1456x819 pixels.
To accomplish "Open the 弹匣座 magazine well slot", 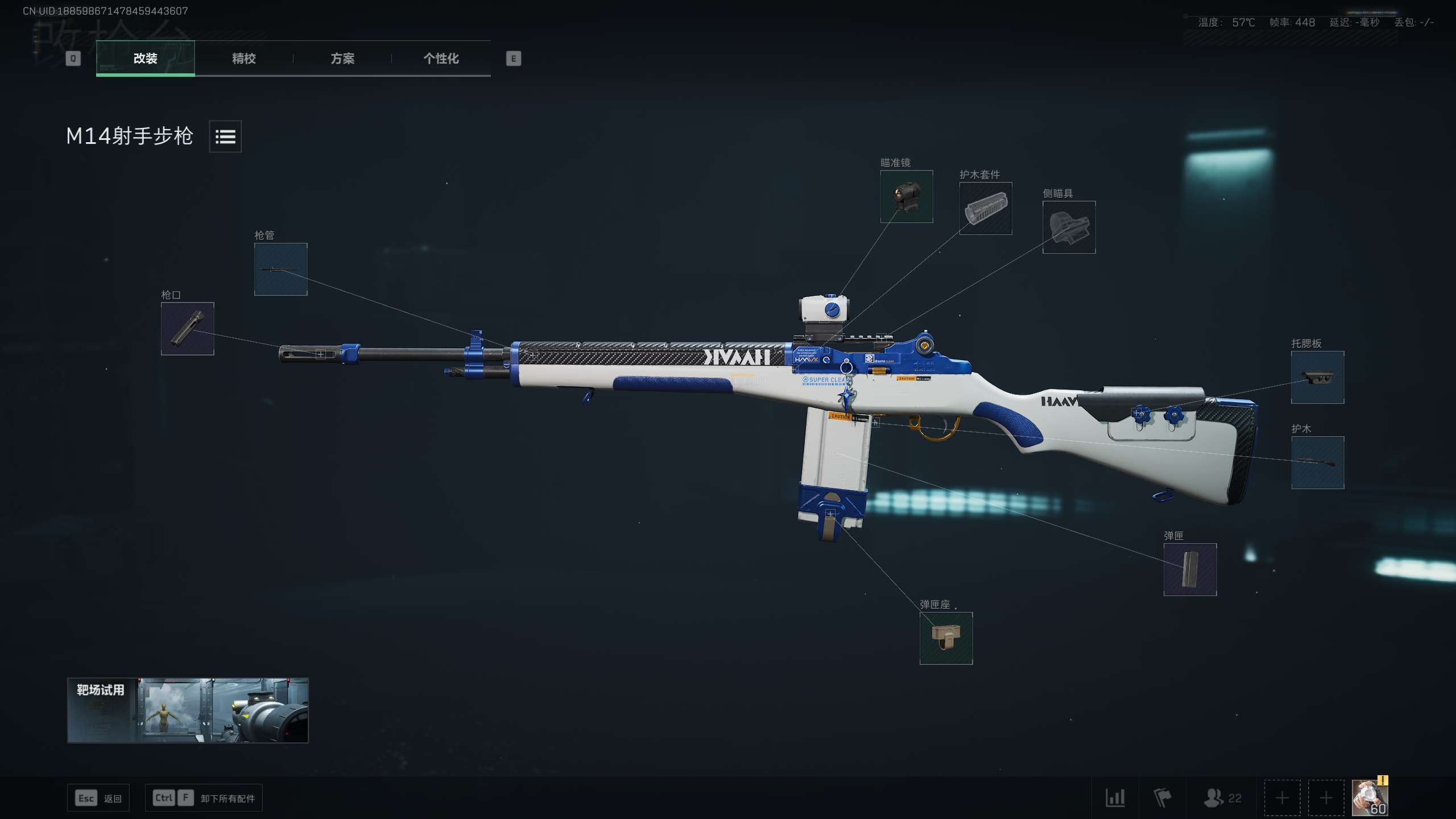I will pos(946,638).
